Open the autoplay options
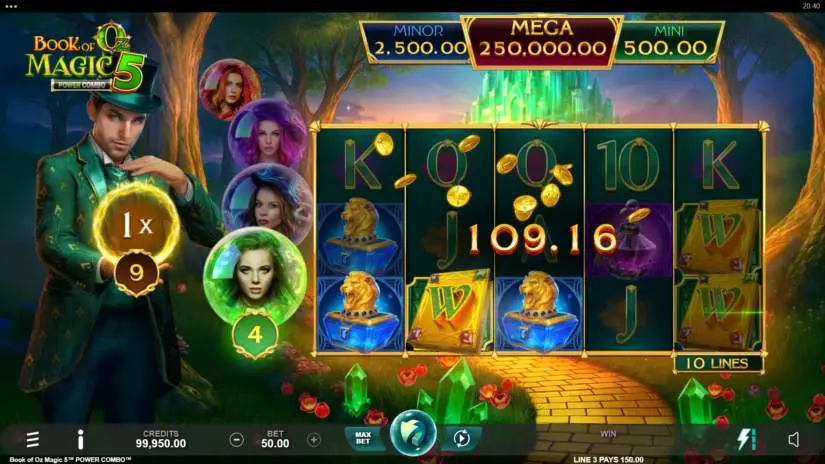This screenshot has height=464, width=825. (461, 438)
